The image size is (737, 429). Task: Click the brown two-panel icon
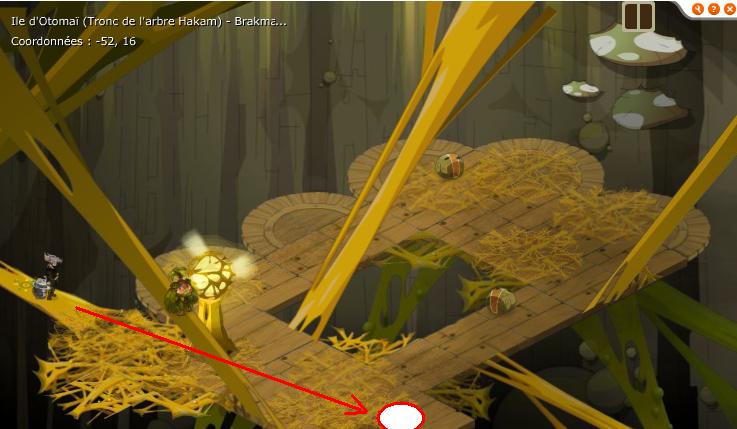point(638,16)
